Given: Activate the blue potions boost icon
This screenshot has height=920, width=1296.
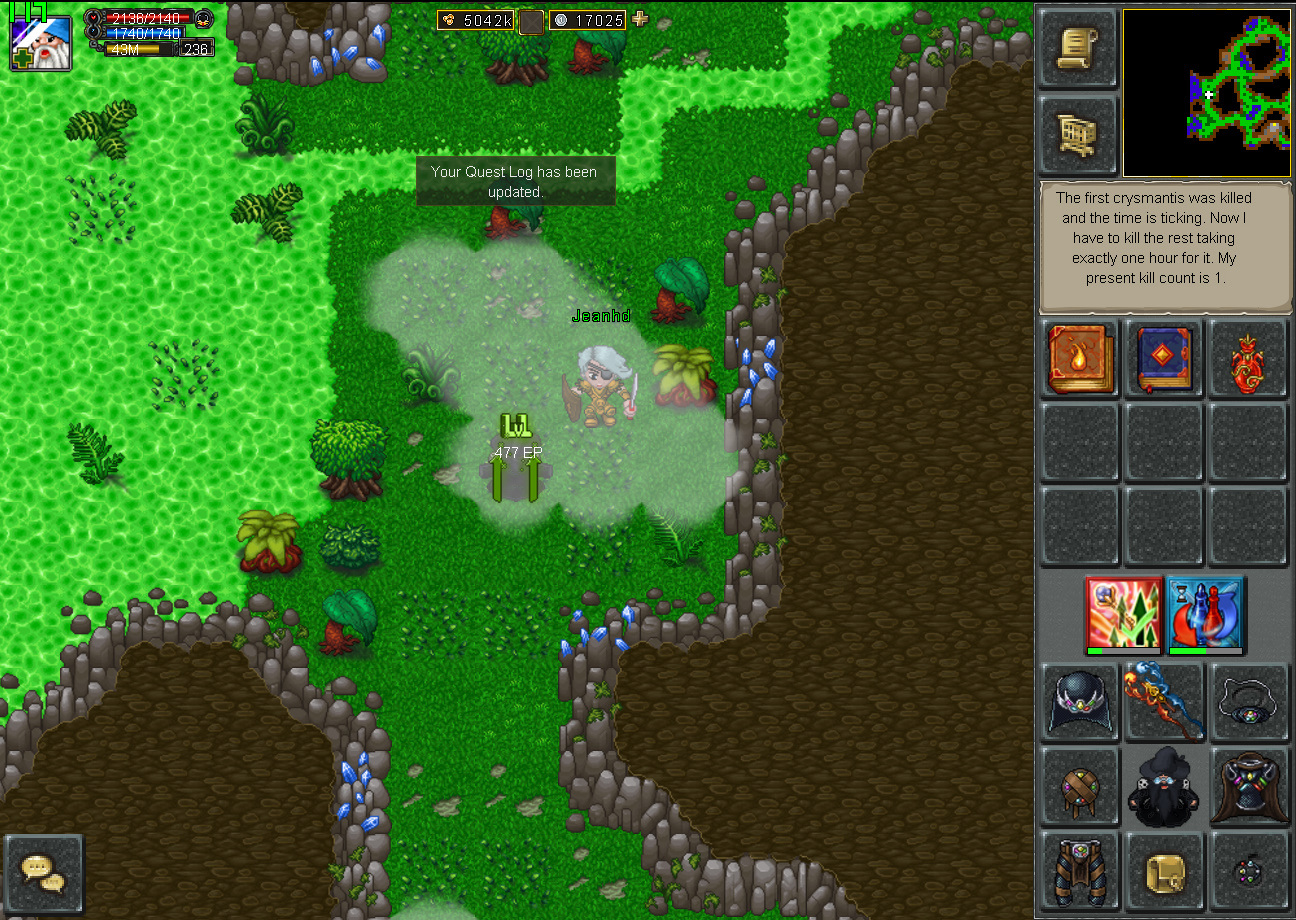Looking at the screenshot, I should pyautogui.click(x=1205, y=612).
